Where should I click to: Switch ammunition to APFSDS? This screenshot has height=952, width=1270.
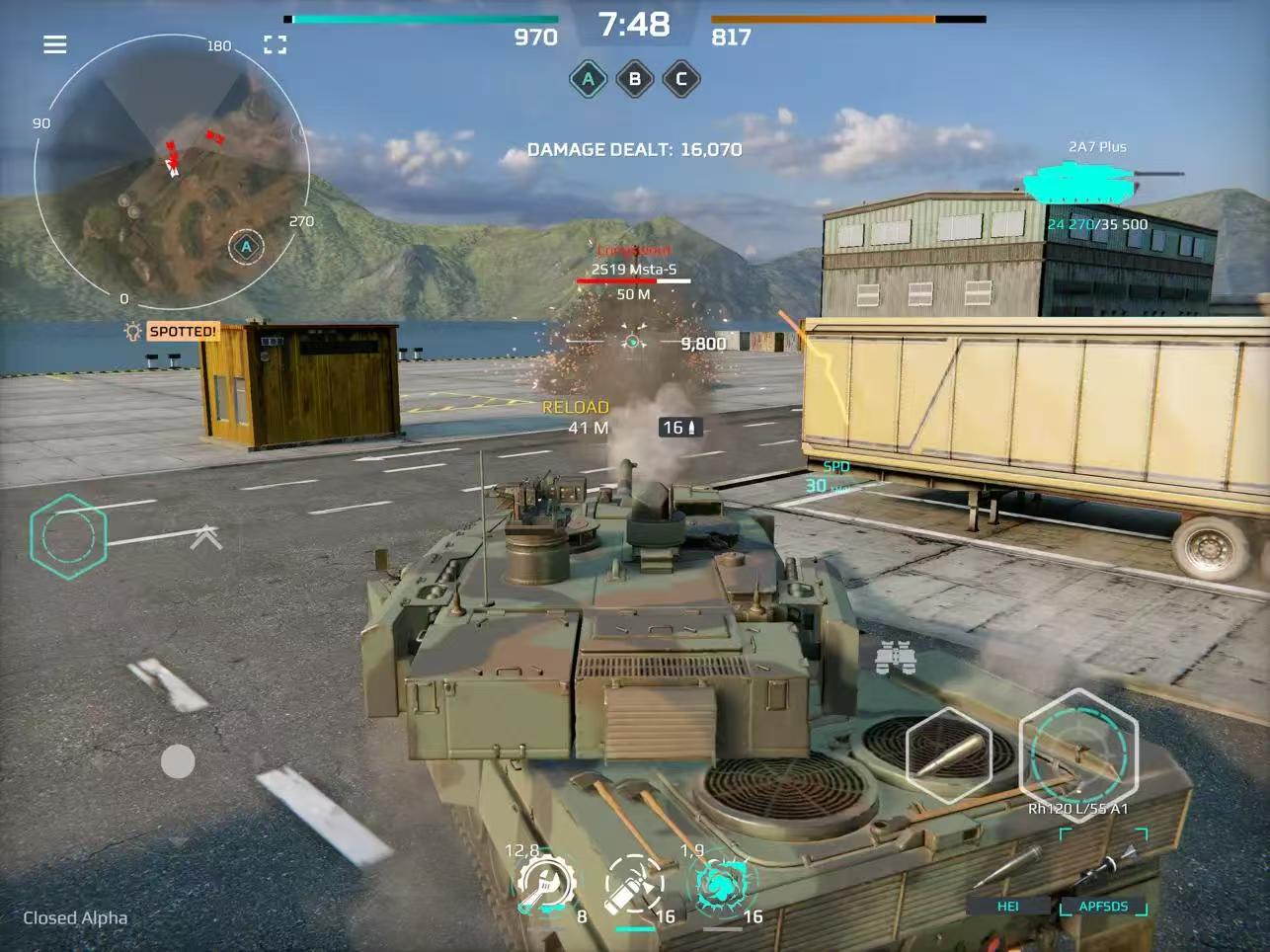(x=1104, y=906)
